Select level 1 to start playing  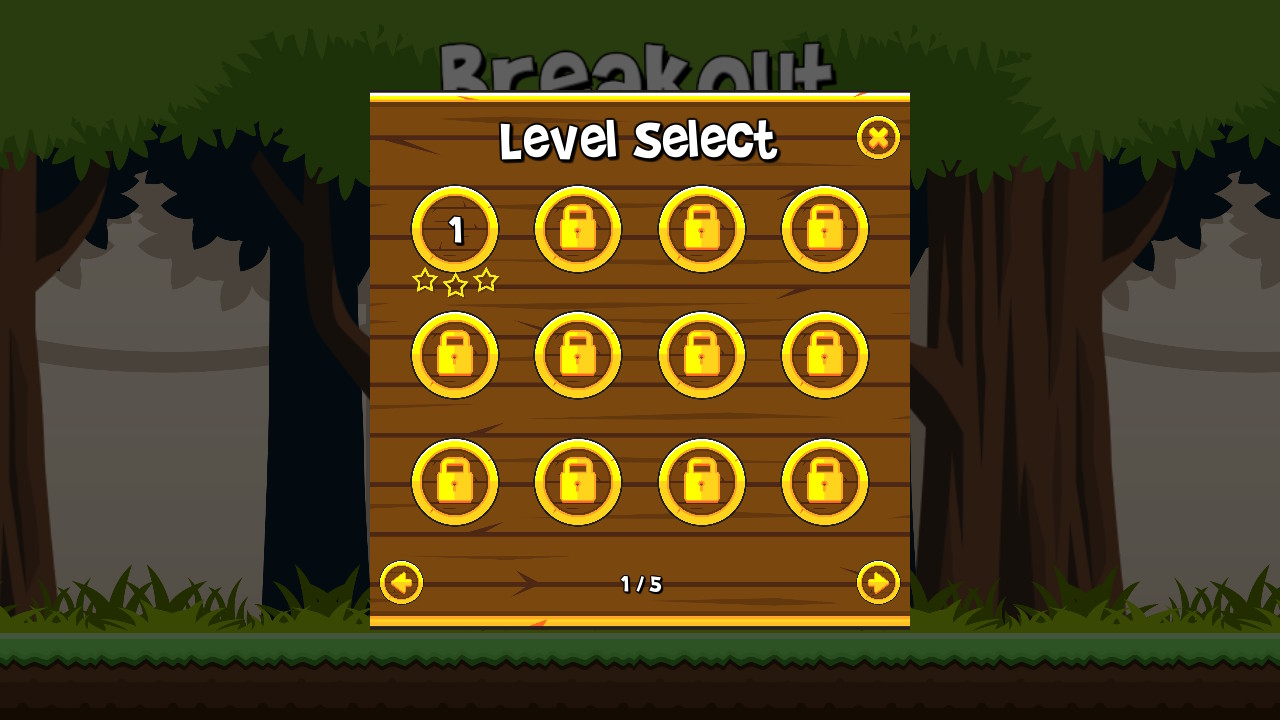click(x=455, y=228)
